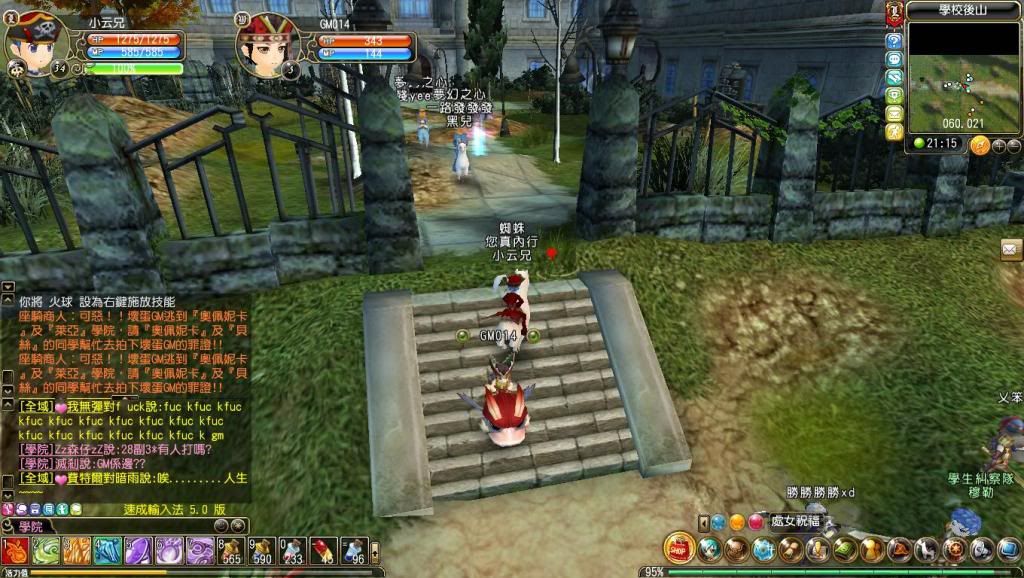Open the speech bubble icon beside the minimap
The width and height of the screenshot is (1024, 578).
894,60
